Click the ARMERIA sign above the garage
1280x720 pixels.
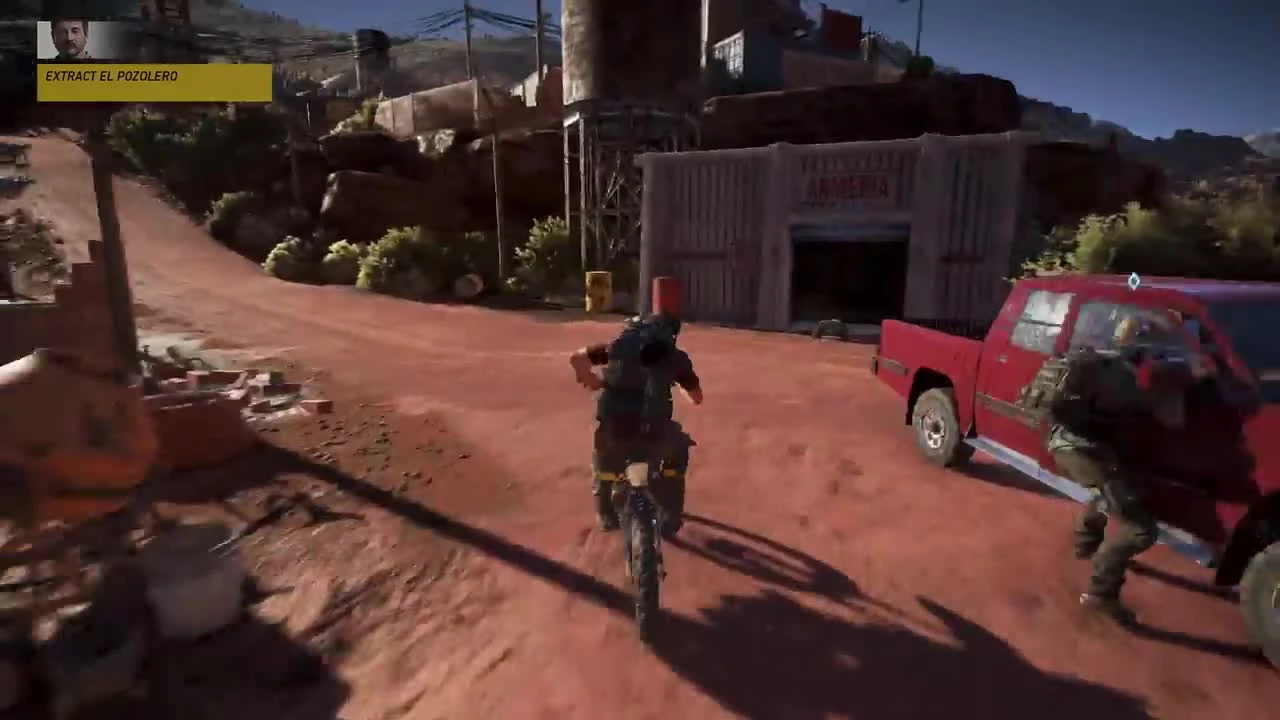tap(850, 185)
